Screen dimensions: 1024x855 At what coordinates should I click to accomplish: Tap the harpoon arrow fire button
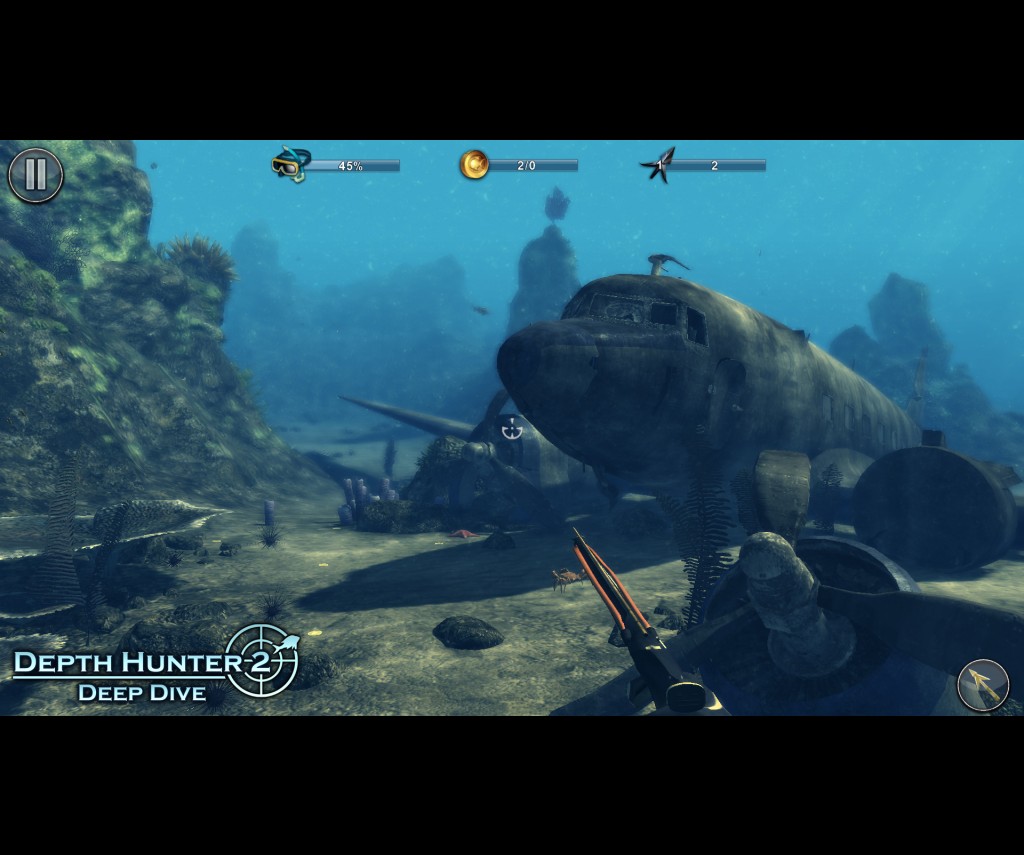[x=982, y=685]
